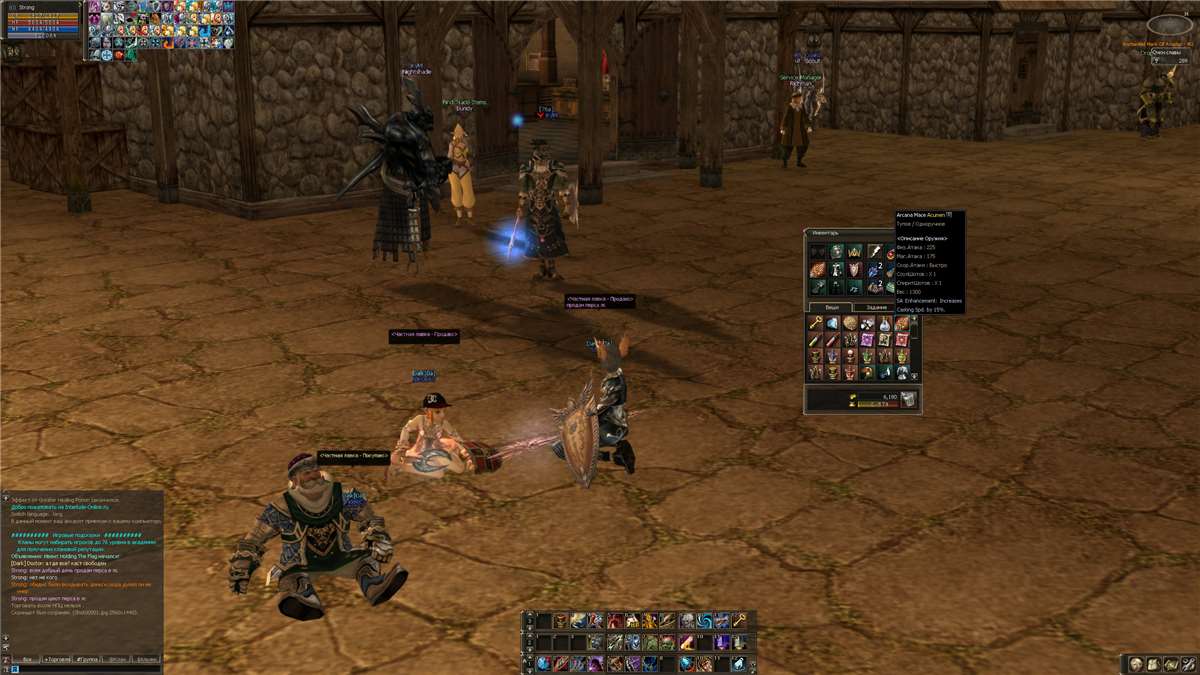The width and height of the screenshot is (1200, 675).
Task: Open the minimap radar in the corner
Action: 1169,24
